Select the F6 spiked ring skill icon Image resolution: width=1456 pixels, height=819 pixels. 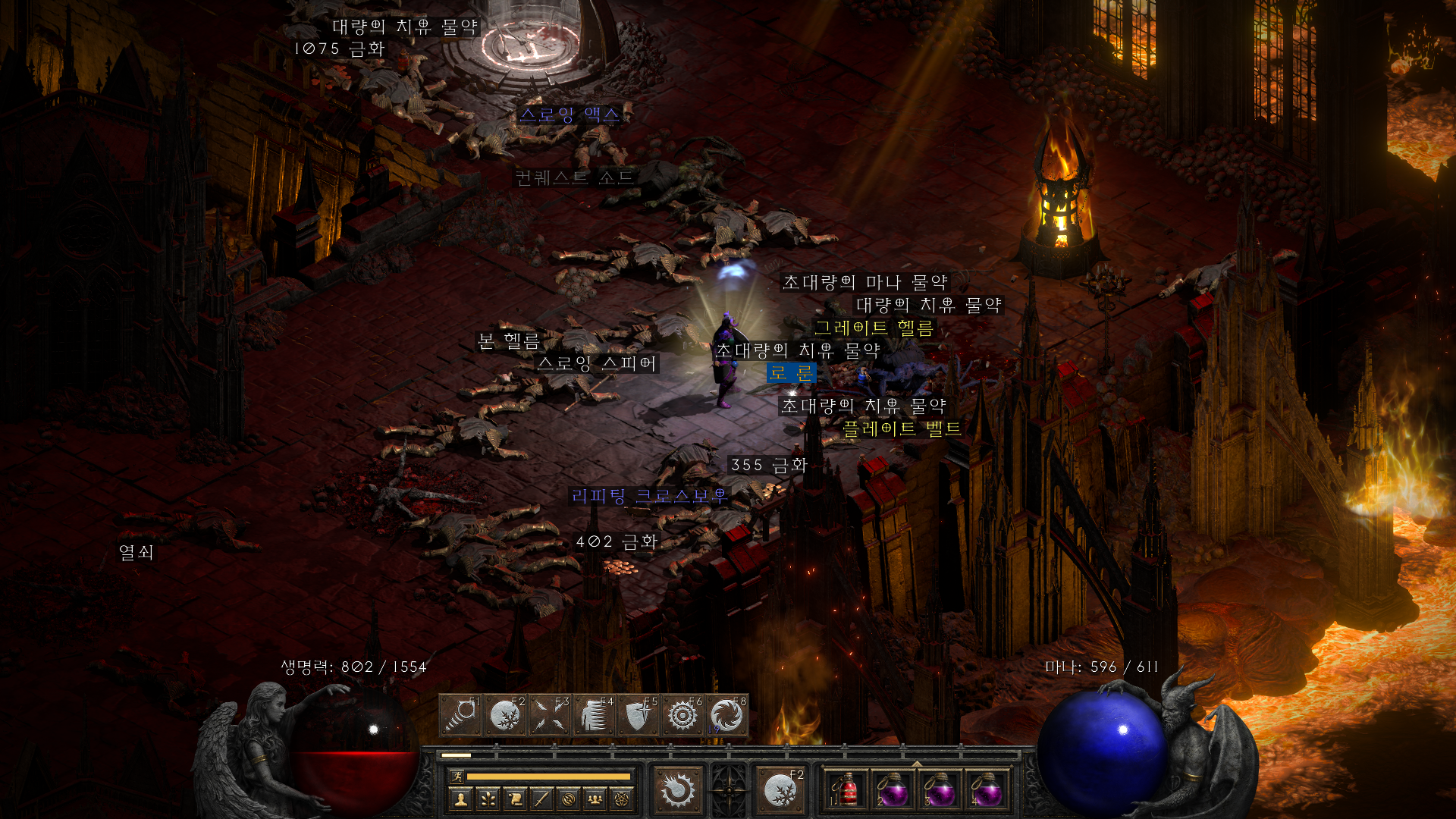click(x=682, y=714)
